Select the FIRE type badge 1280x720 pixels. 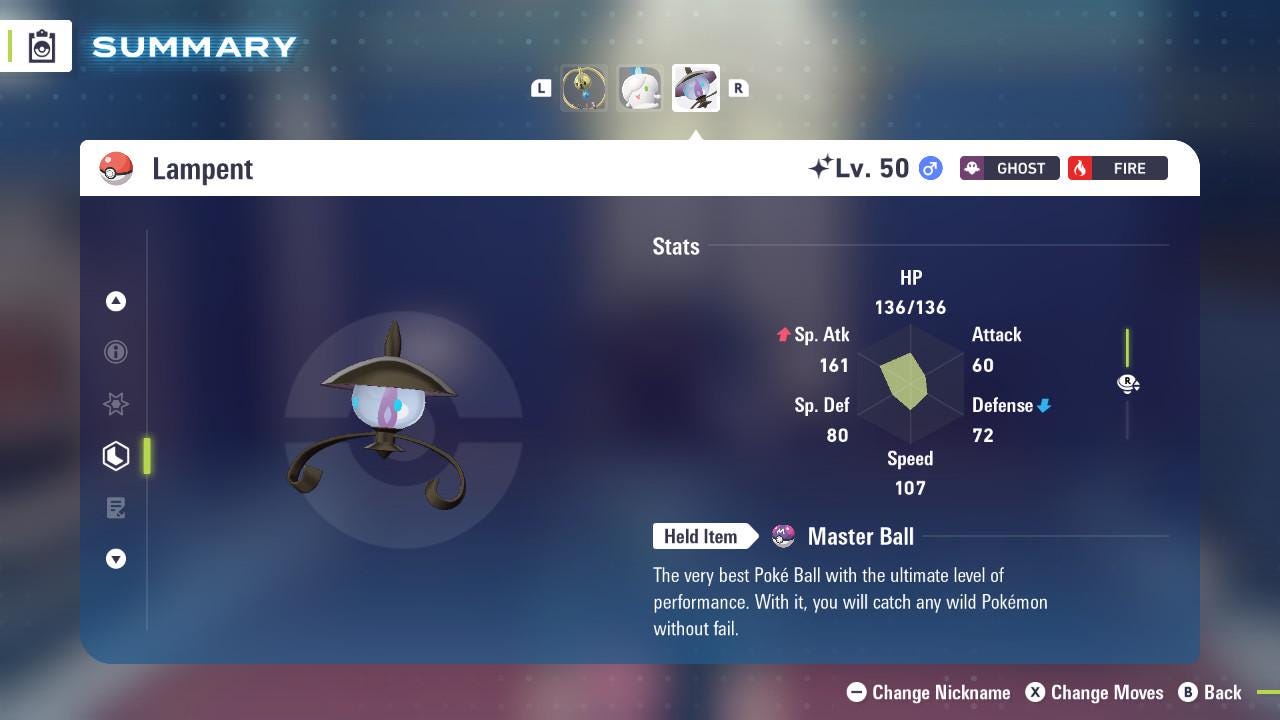coord(1117,168)
